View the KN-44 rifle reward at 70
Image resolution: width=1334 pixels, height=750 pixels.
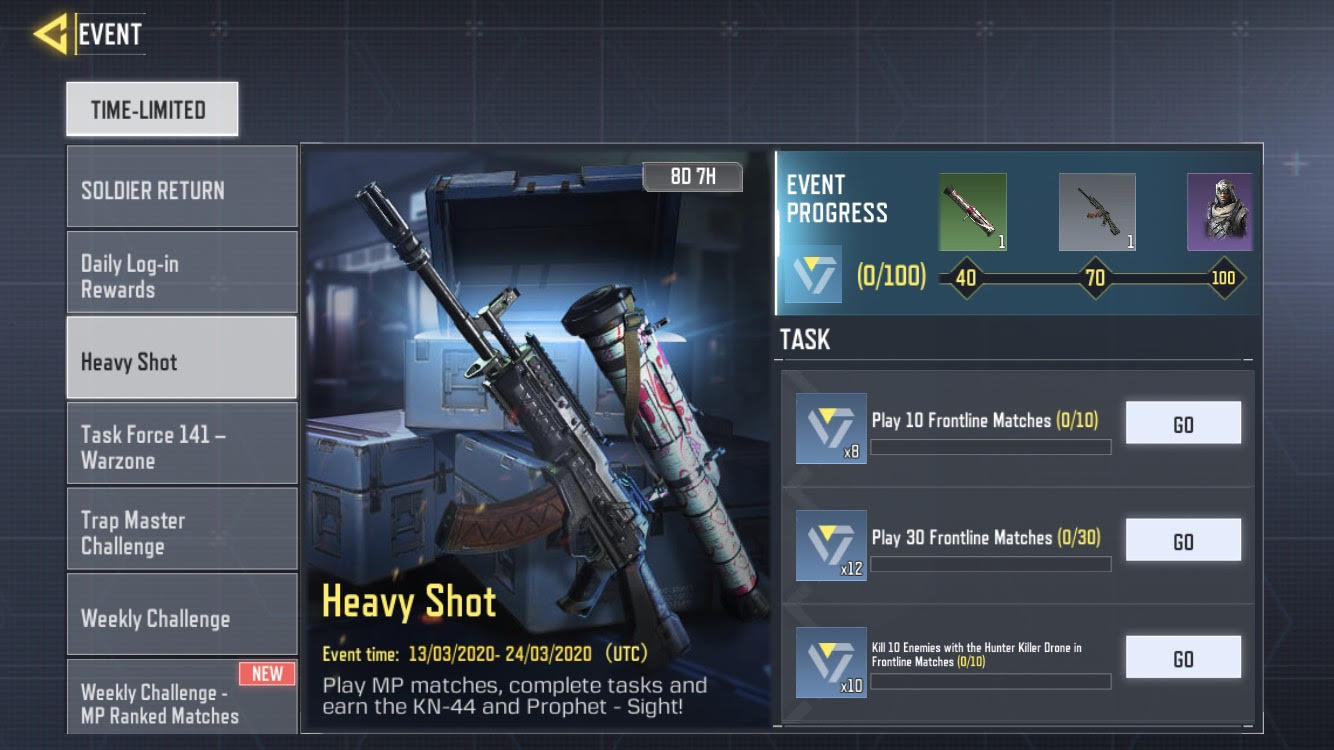click(1097, 212)
